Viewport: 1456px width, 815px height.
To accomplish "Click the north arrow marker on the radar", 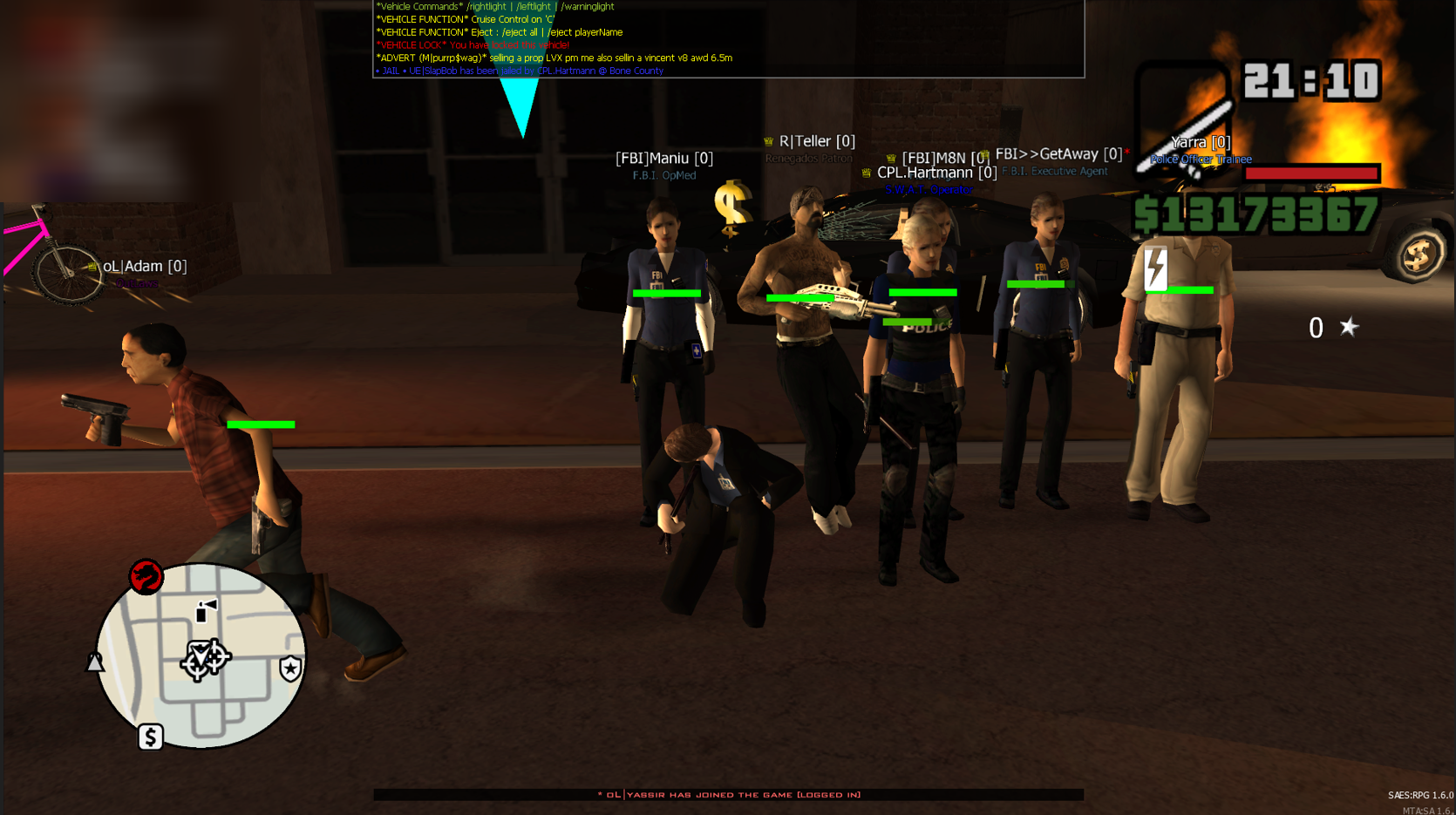I will tap(94, 662).
